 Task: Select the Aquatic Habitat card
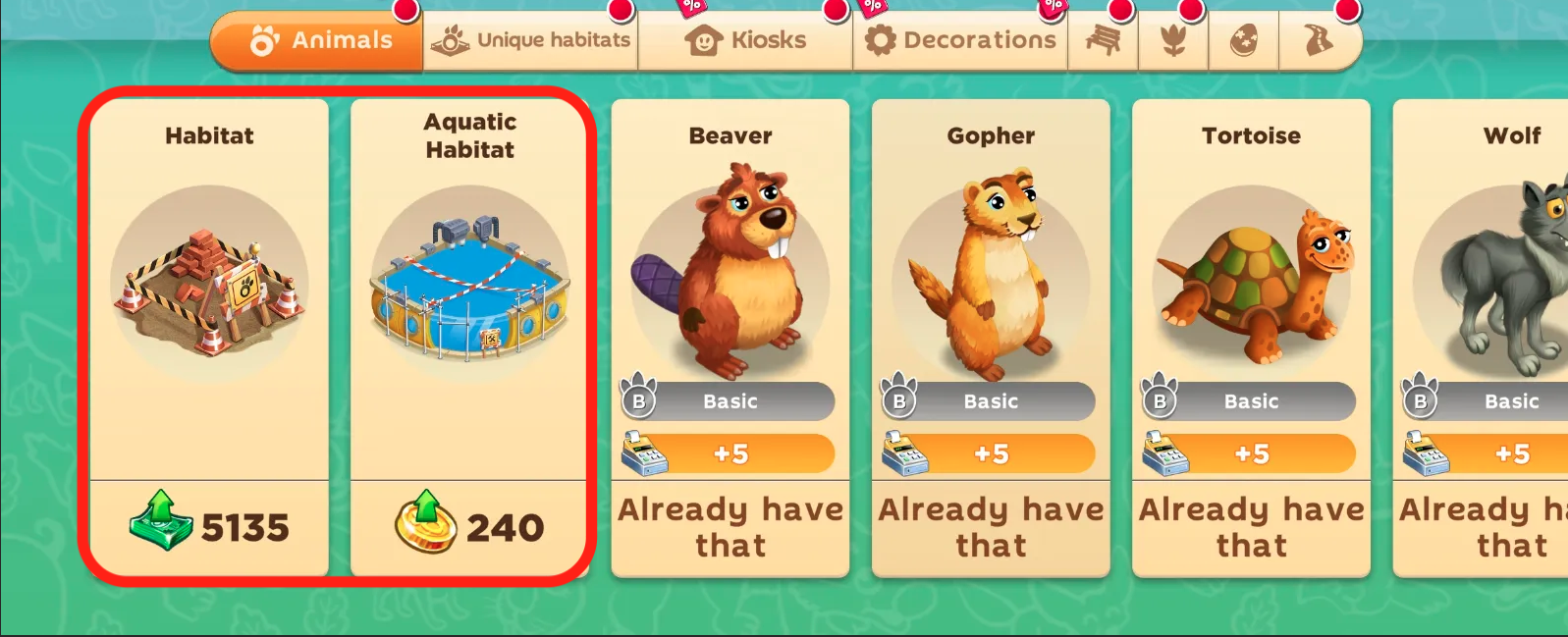(x=469, y=285)
